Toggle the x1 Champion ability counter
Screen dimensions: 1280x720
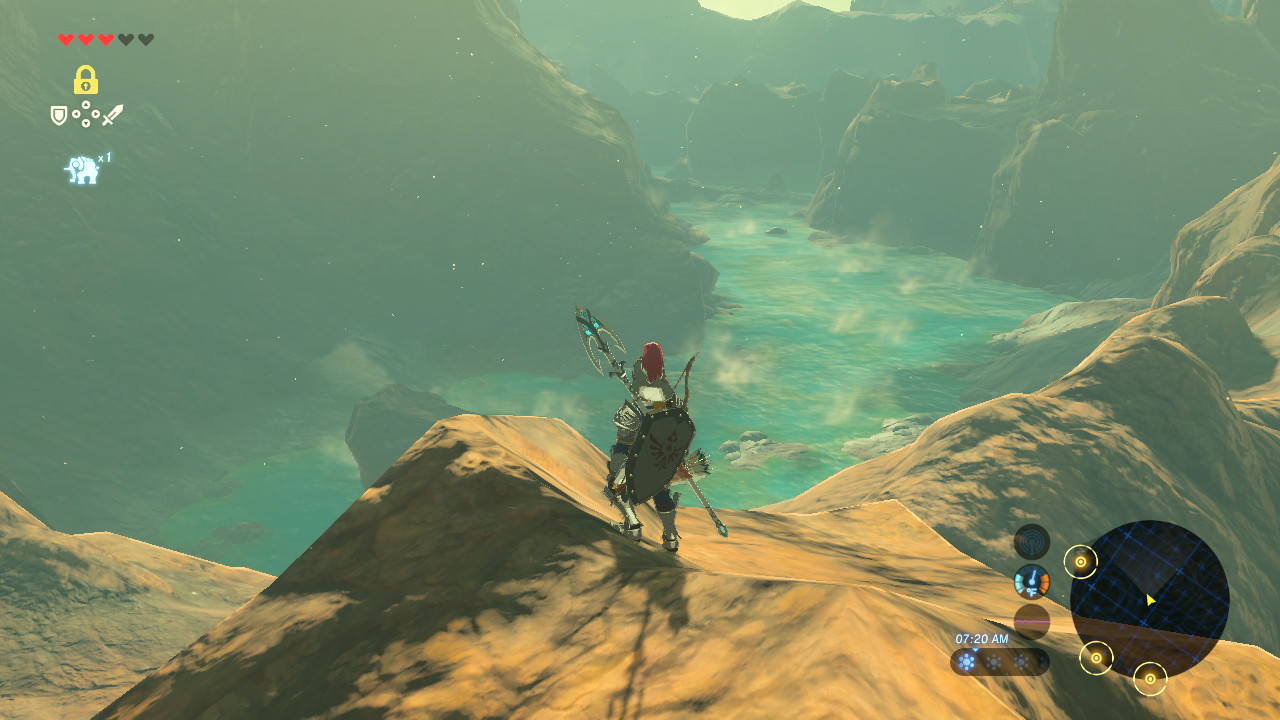click(106, 157)
